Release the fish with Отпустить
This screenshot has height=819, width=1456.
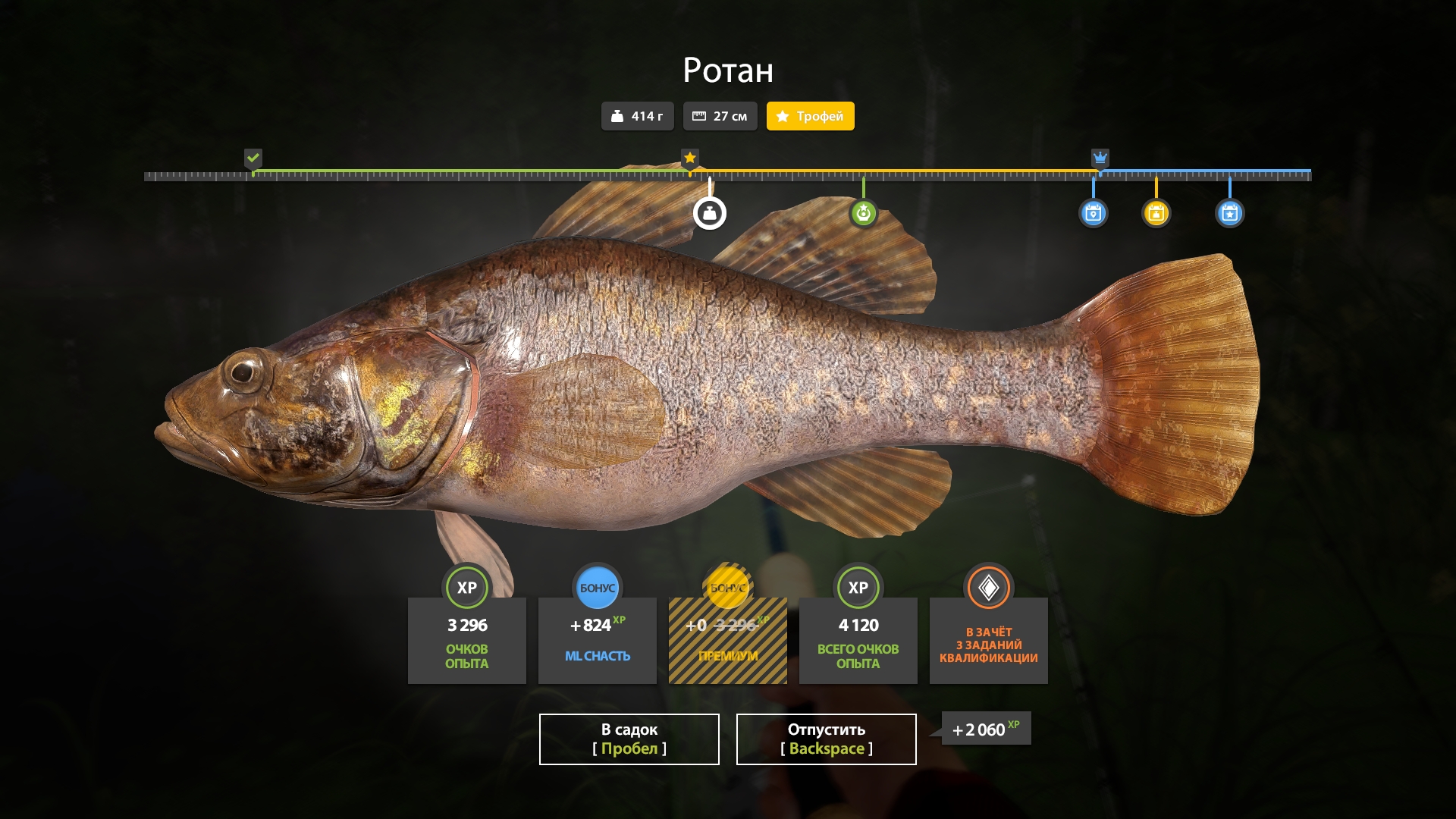(x=826, y=739)
